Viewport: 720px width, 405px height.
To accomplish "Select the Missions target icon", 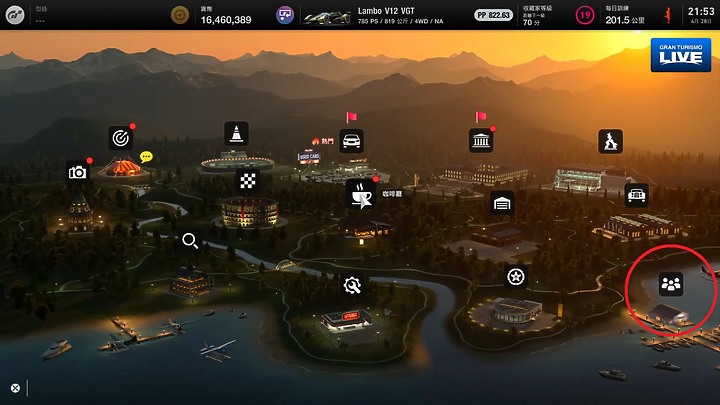I will point(121,138).
